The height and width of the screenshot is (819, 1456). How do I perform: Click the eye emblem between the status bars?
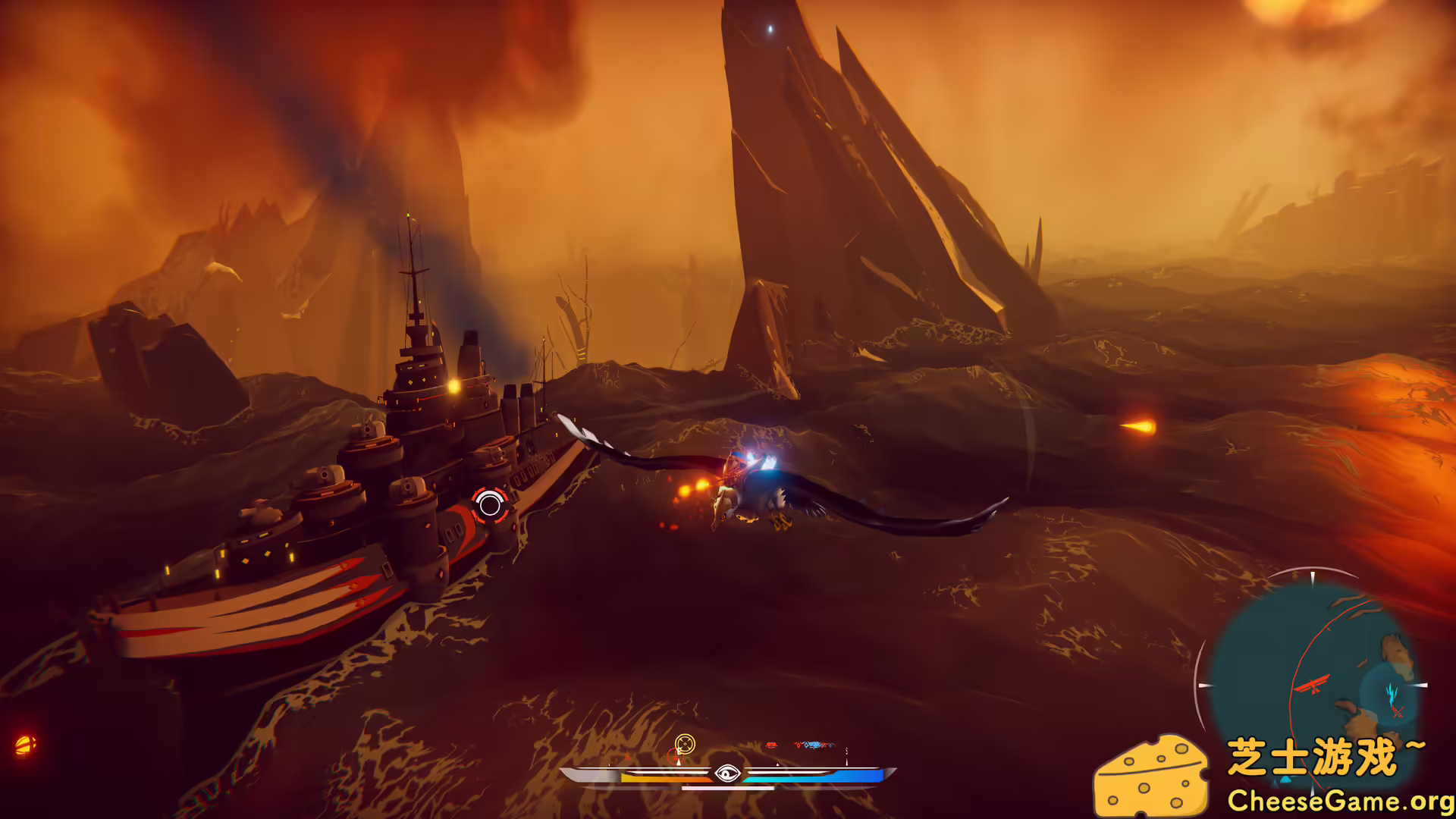coord(727,773)
